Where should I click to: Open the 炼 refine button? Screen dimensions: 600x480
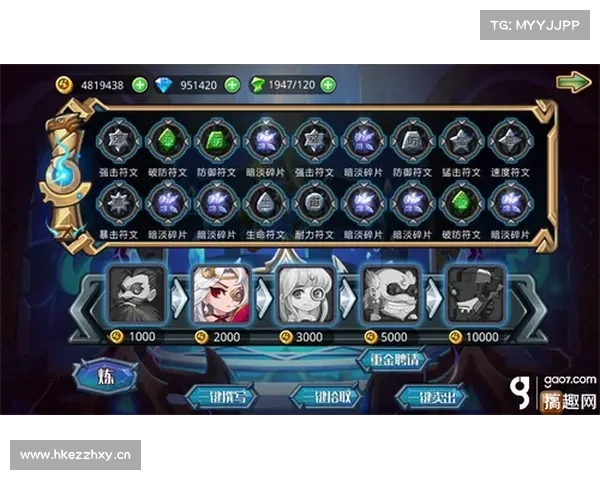click(104, 378)
